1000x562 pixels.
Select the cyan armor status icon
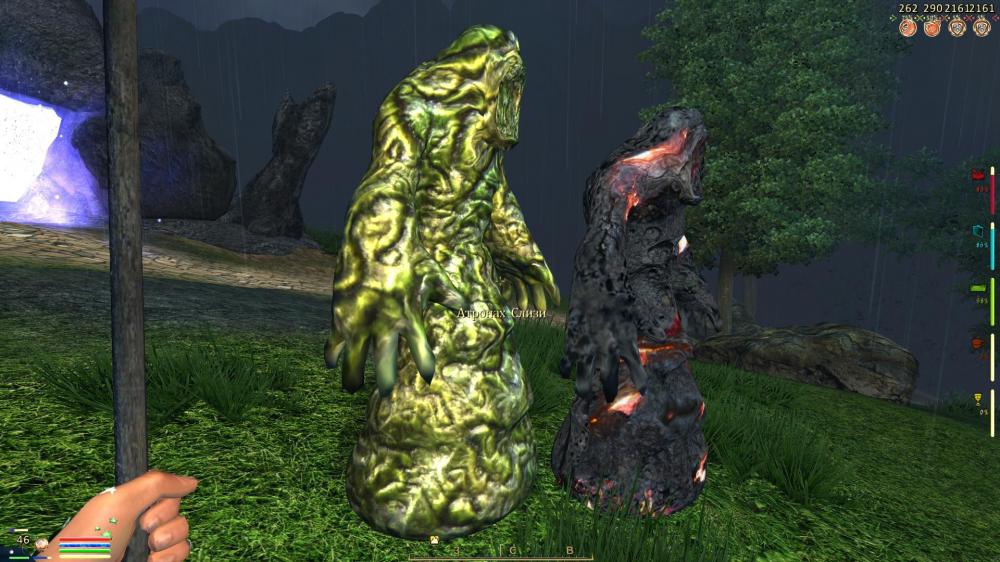(x=978, y=232)
